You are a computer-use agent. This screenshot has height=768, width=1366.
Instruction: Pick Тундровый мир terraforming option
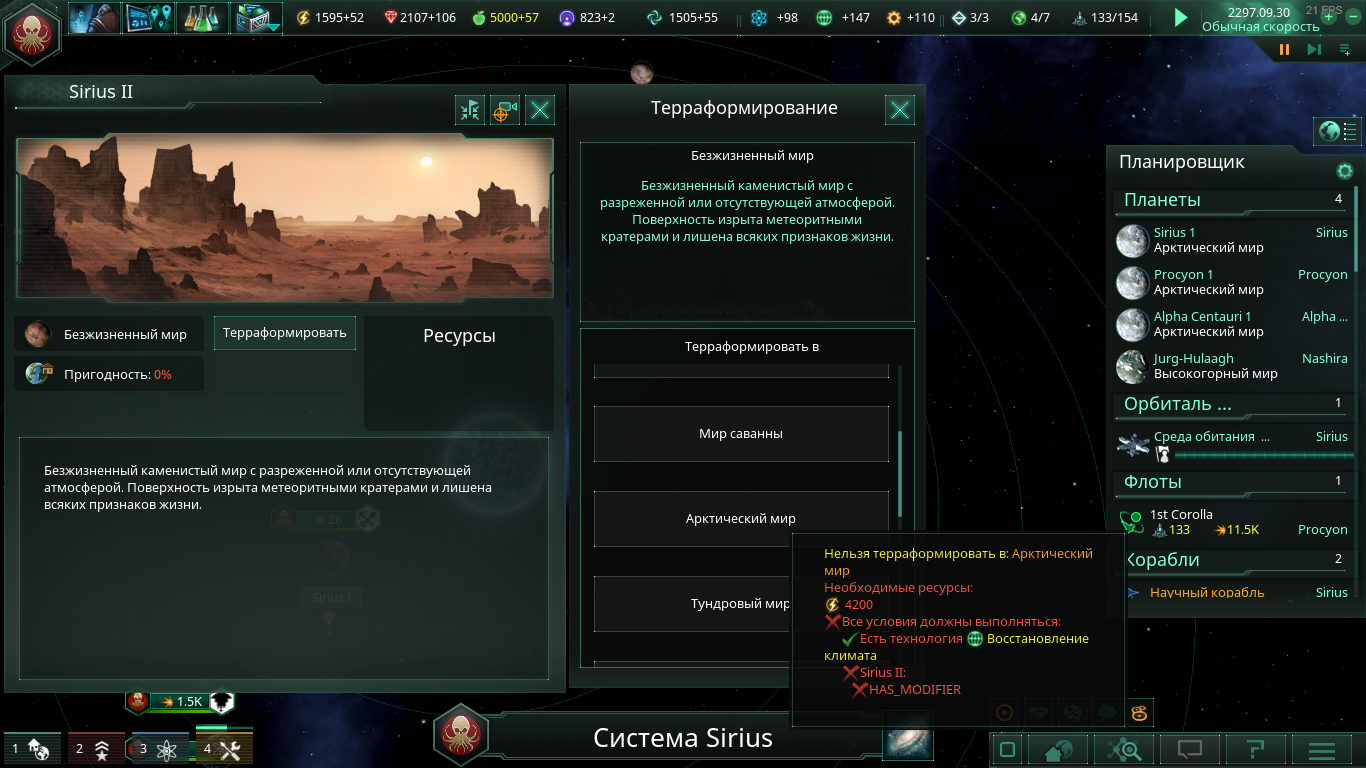coord(741,604)
